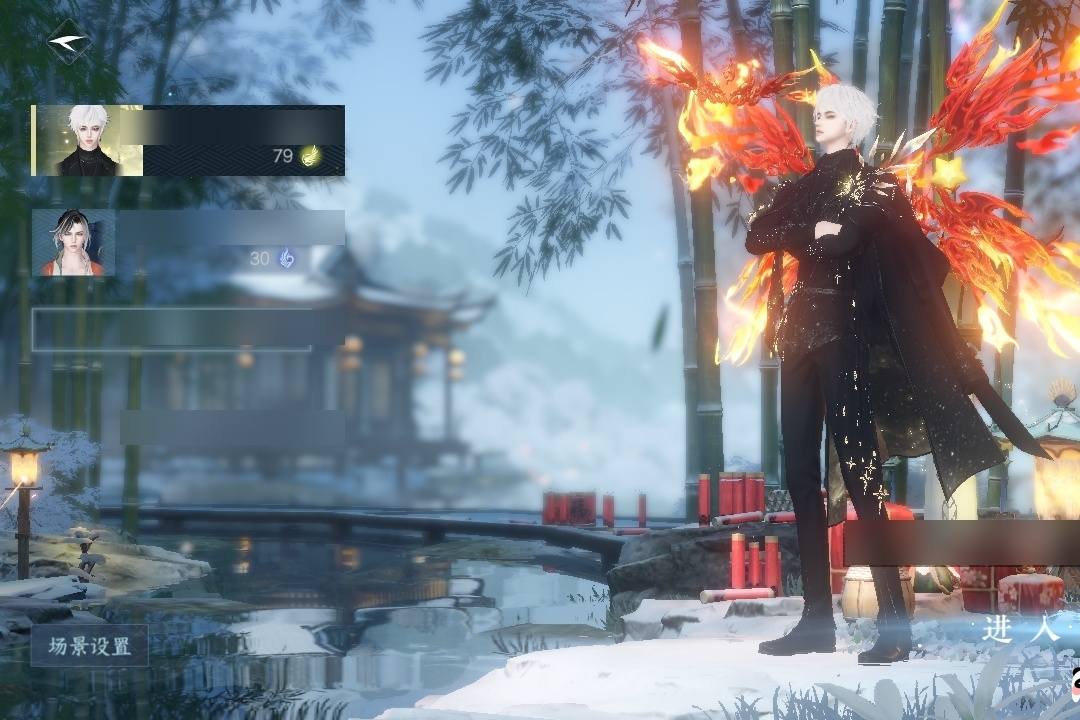The width and height of the screenshot is (1080, 720).
Task: Choose the level 30 character row
Action: pyautogui.click(x=188, y=243)
